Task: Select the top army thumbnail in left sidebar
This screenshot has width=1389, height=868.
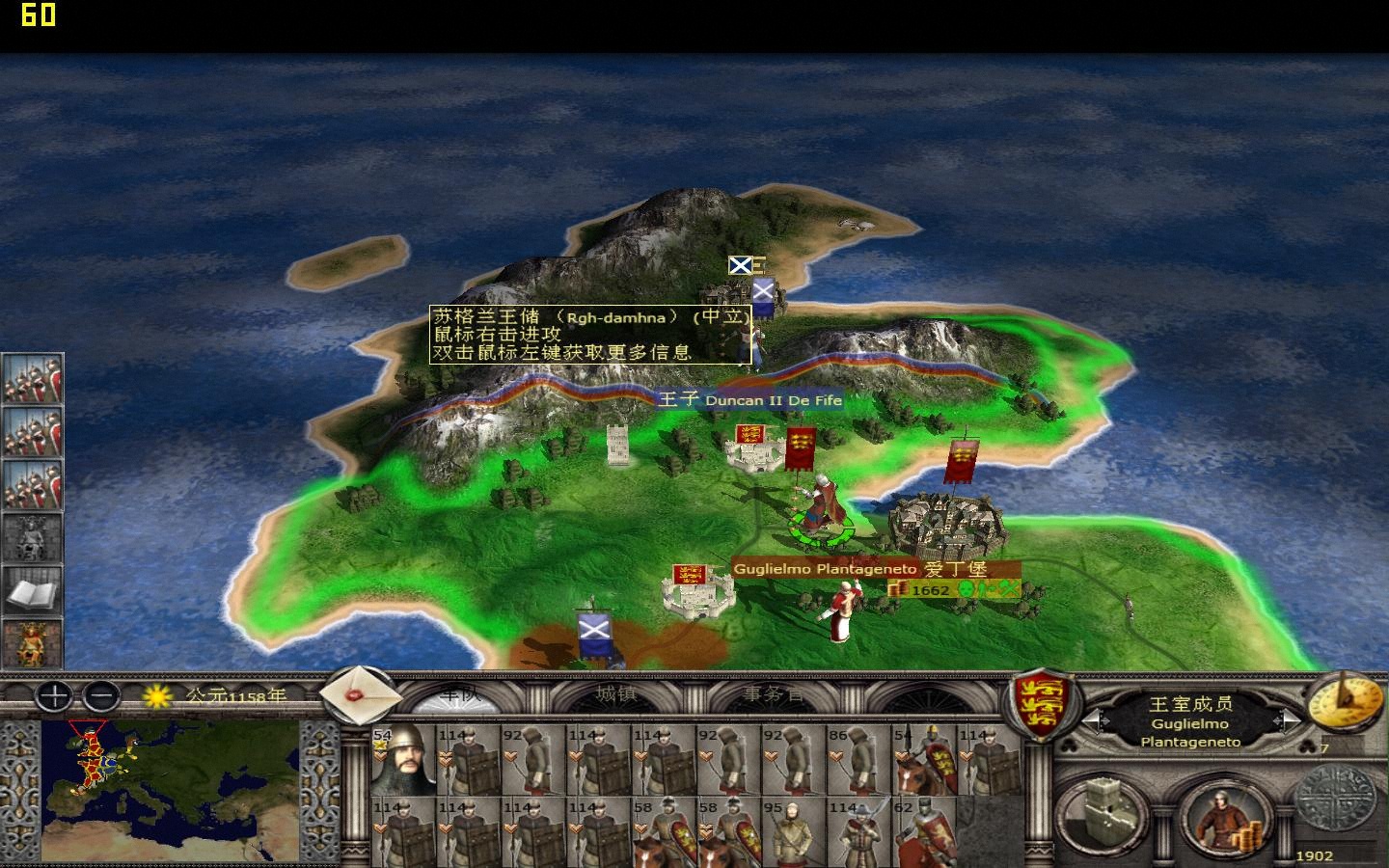Action: [x=32, y=380]
